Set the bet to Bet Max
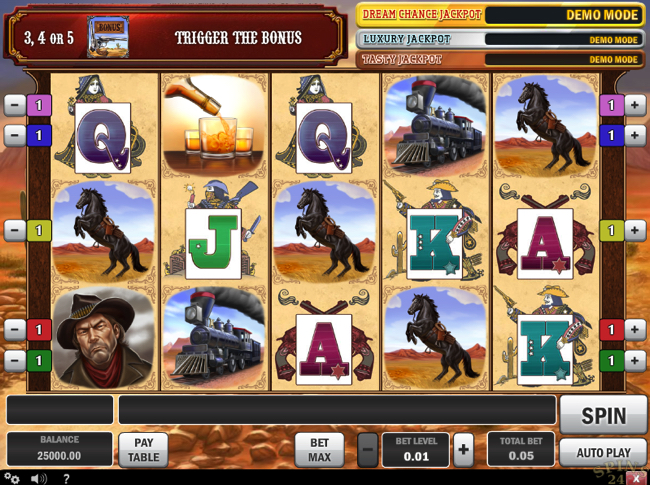This screenshot has height=485, width=650. [319, 450]
